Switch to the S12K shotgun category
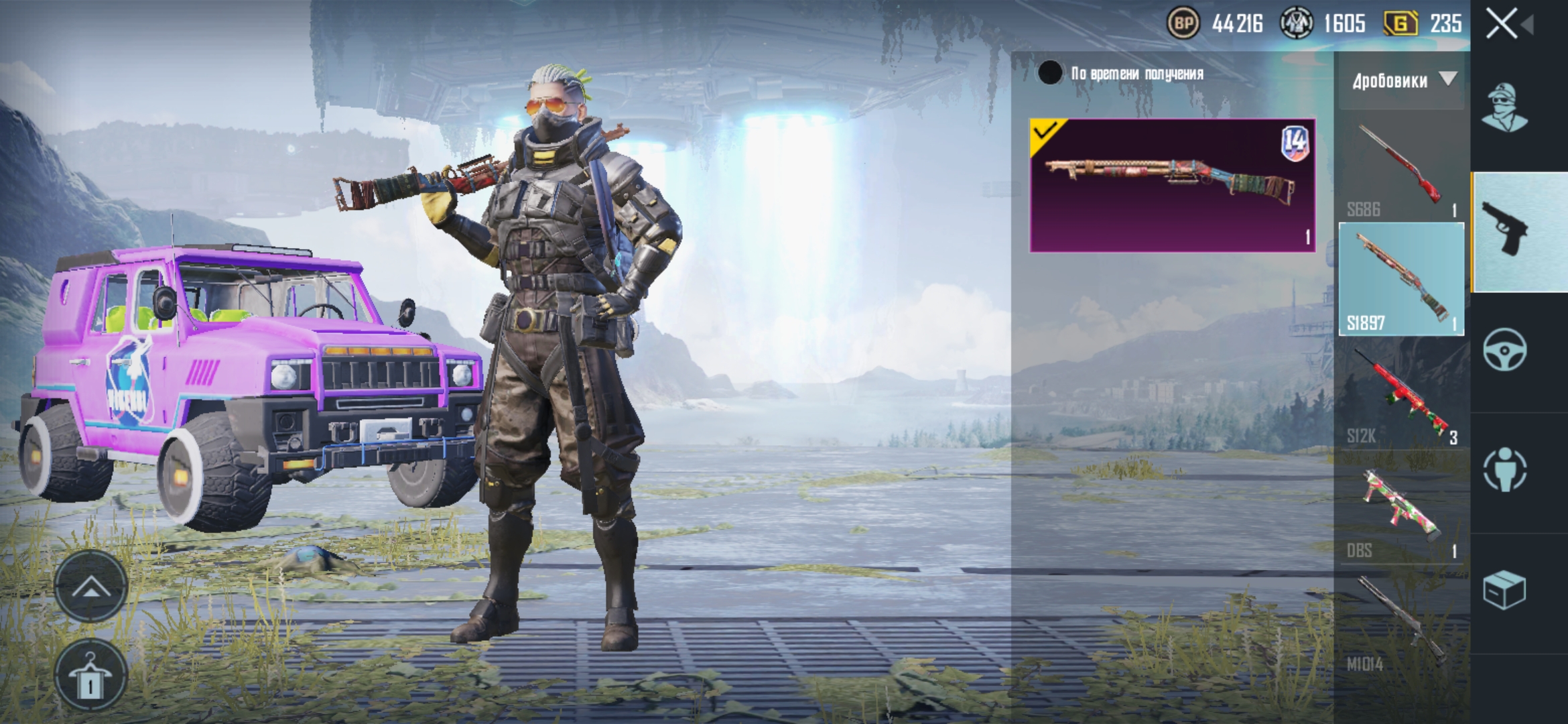This screenshot has height=724, width=1568. pos(1401,395)
